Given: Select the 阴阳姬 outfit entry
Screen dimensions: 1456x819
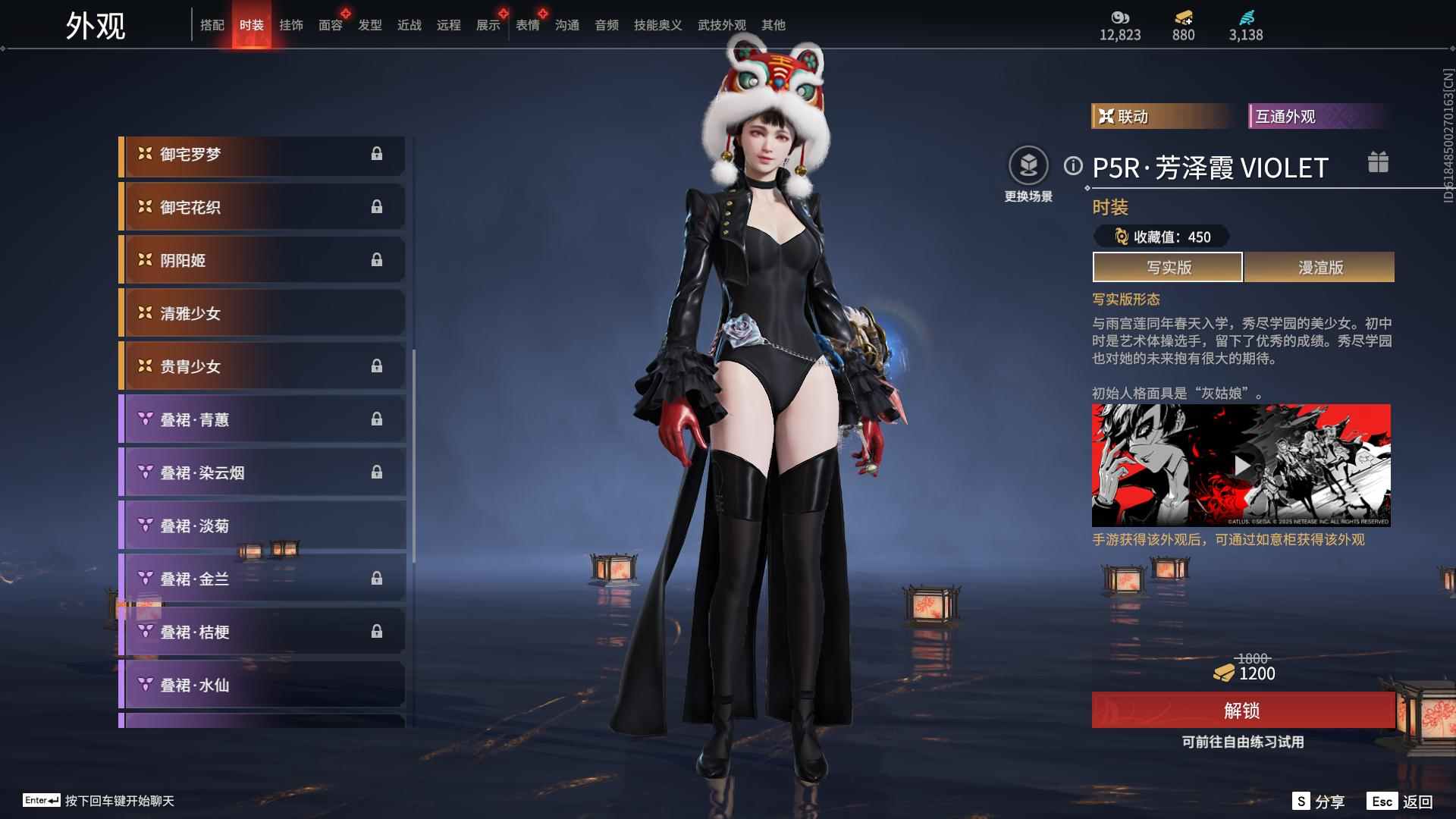Looking at the screenshot, I should [x=262, y=260].
